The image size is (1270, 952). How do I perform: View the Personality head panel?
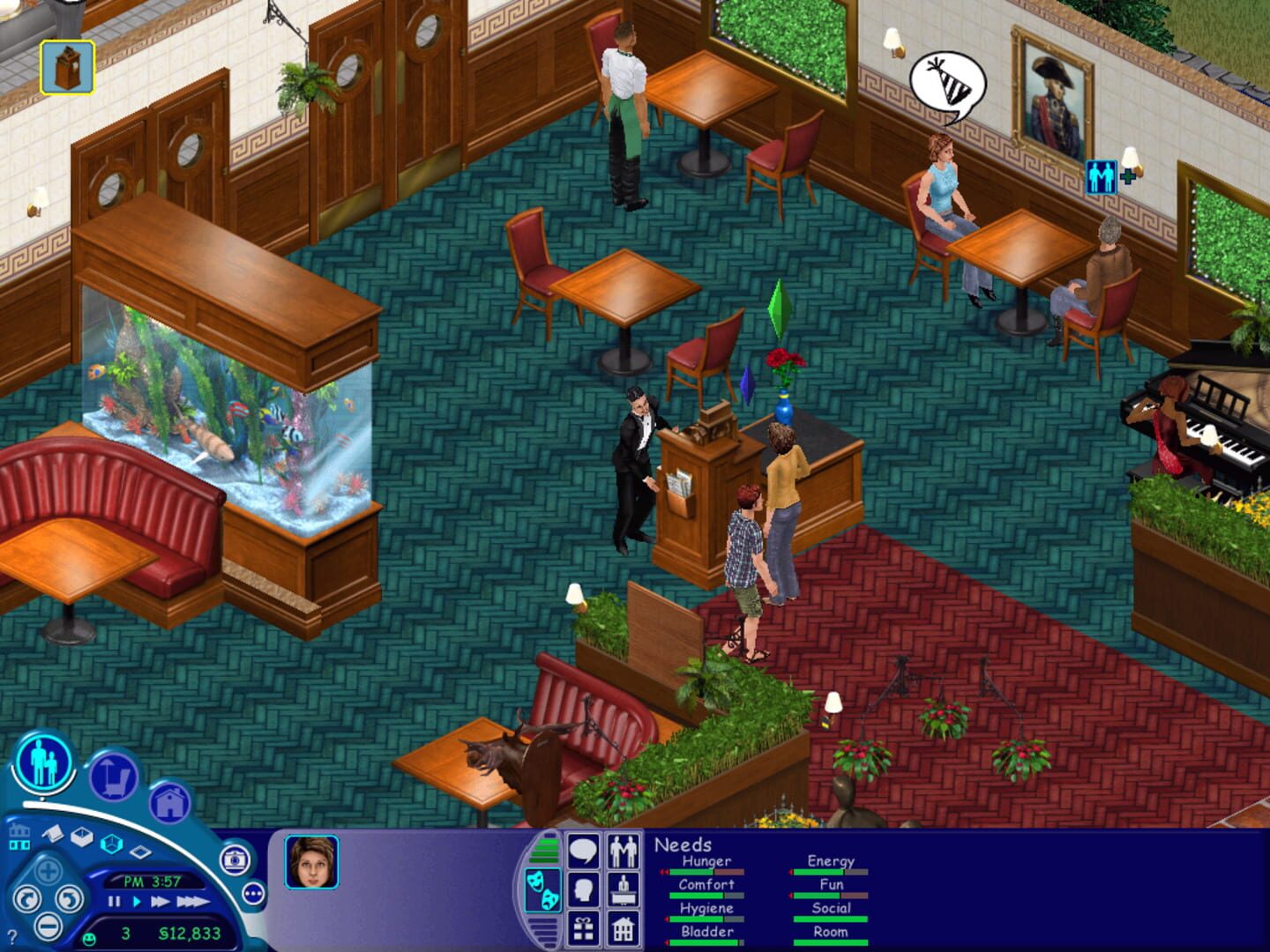point(584,889)
